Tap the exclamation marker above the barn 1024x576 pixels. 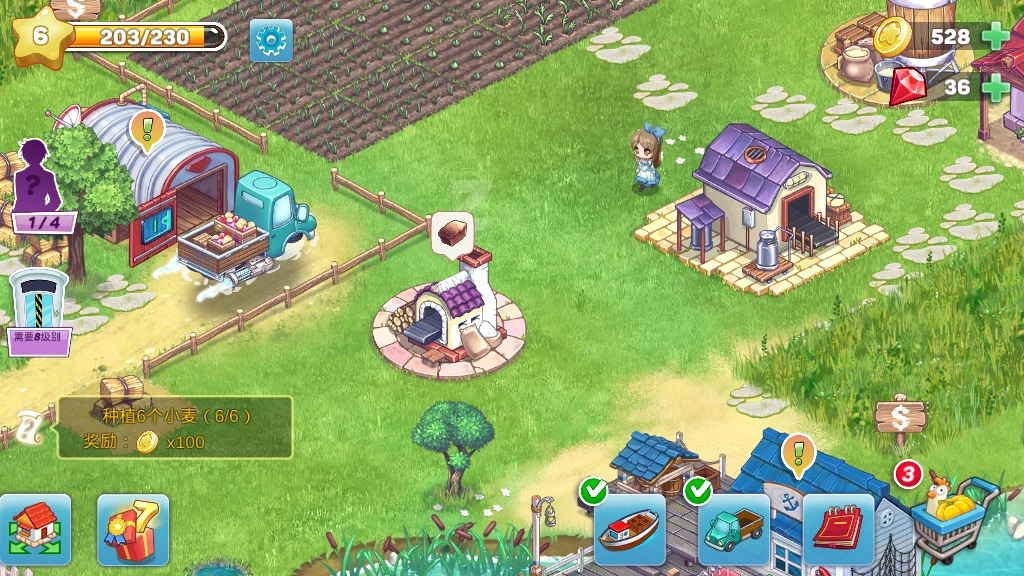(147, 130)
